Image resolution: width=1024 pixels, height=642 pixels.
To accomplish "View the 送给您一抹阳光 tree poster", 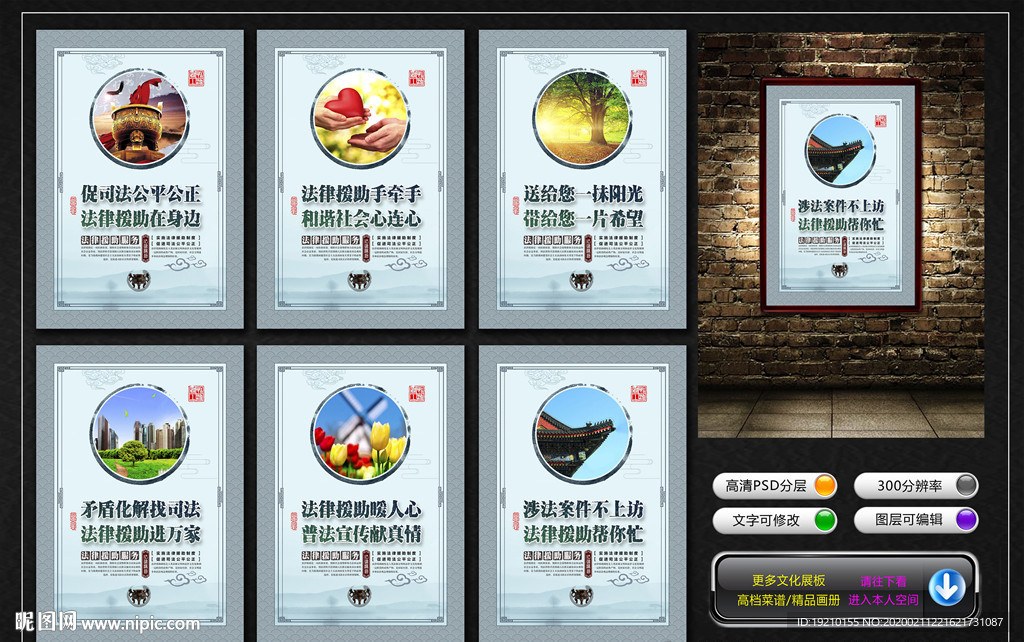I will pyautogui.click(x=583, y=180).
